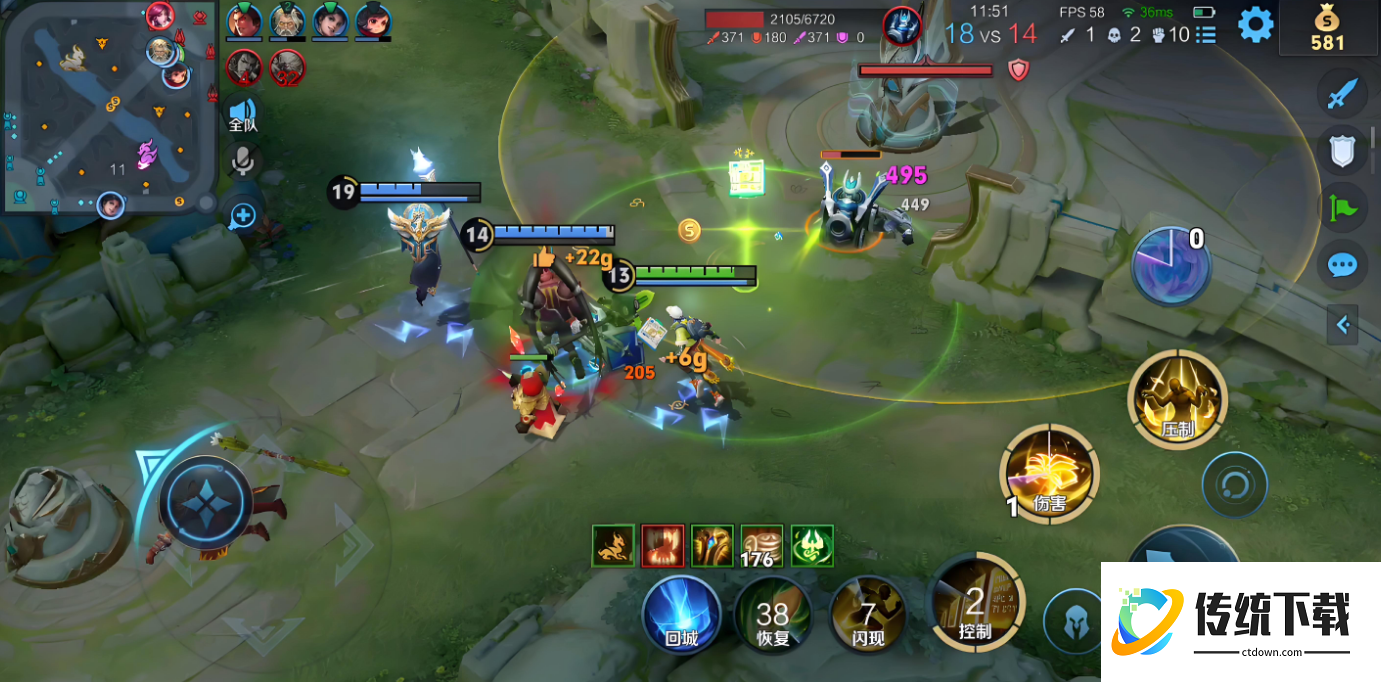Toggle the 全队 speaker voice channel
1381x682 pixels.
point(242,114)
